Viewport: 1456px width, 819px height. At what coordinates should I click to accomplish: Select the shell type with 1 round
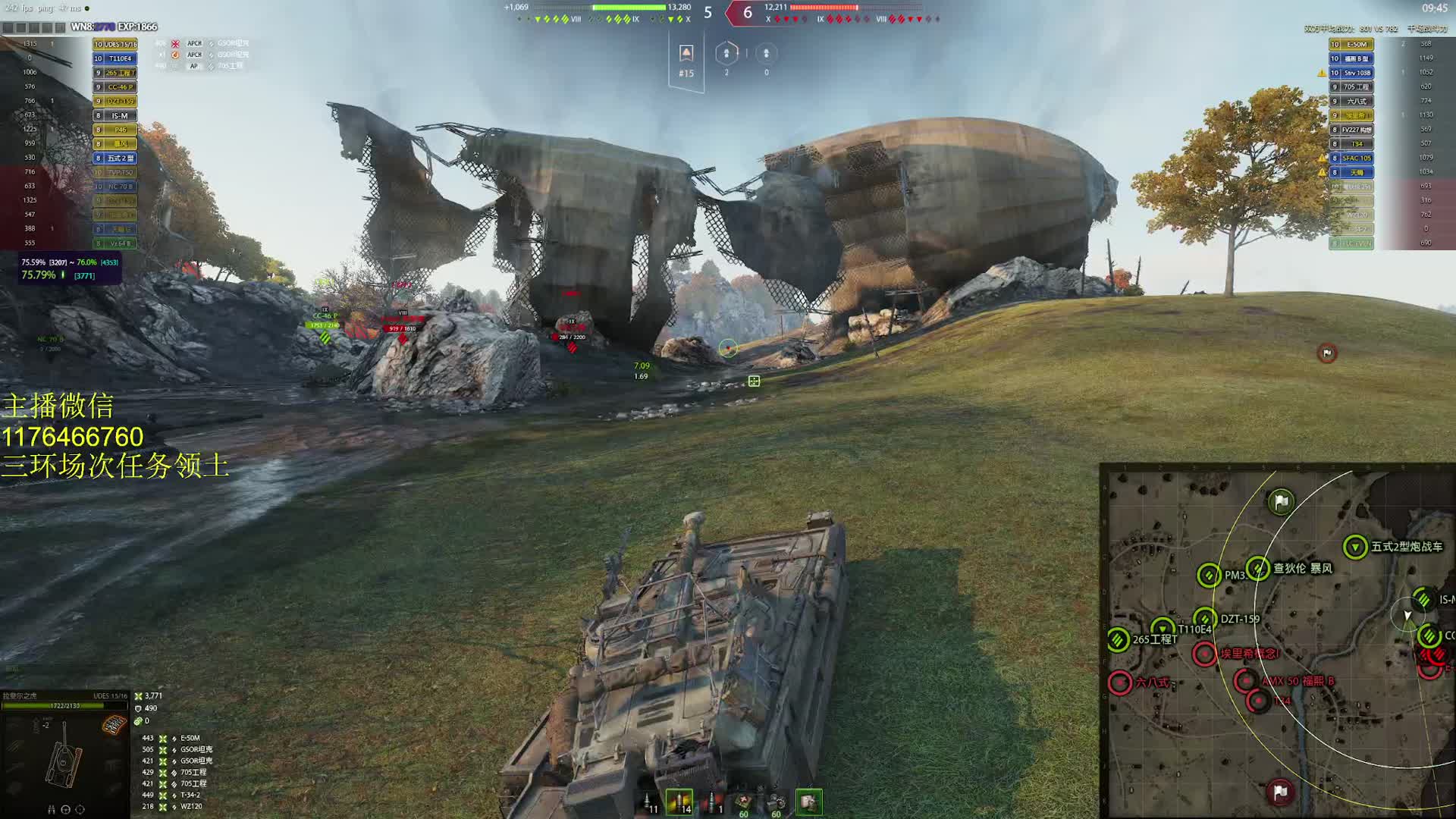tap(712, 802)
